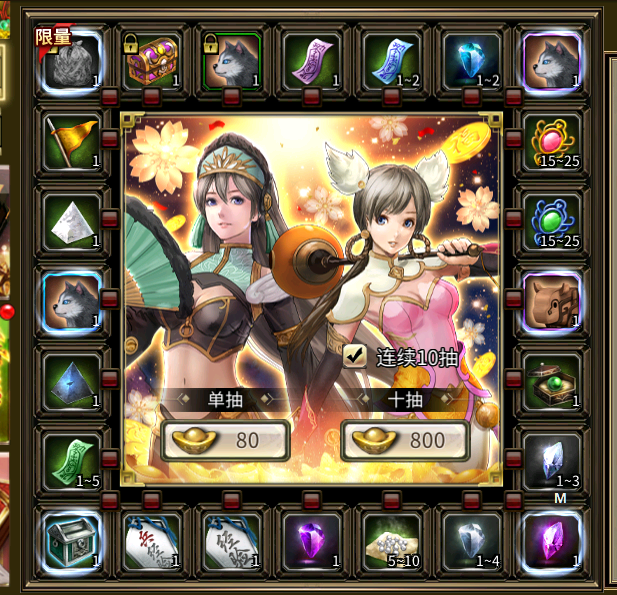Screen dimensions: 617x595
Task: Start the ten-draw for 800 gold
Action: coord(405,440)
